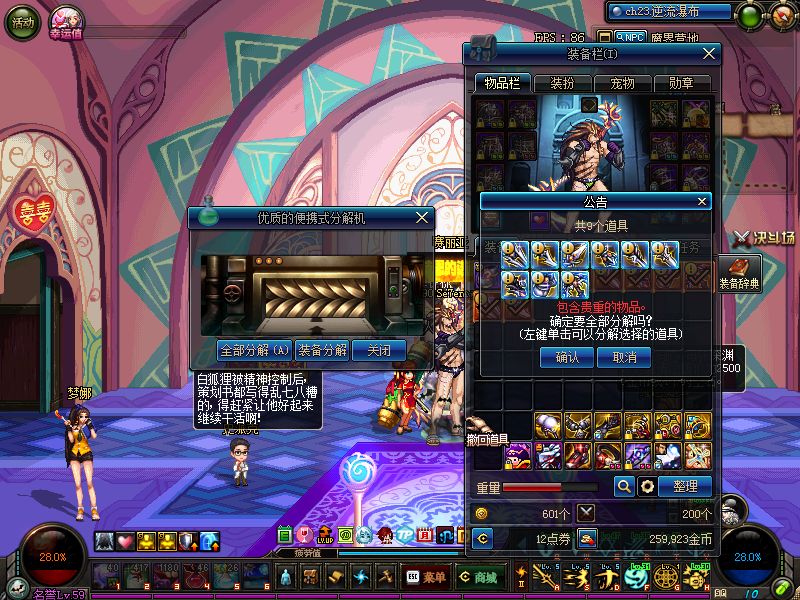Open the 决斗场 duel arena

(x=763, y=238)
